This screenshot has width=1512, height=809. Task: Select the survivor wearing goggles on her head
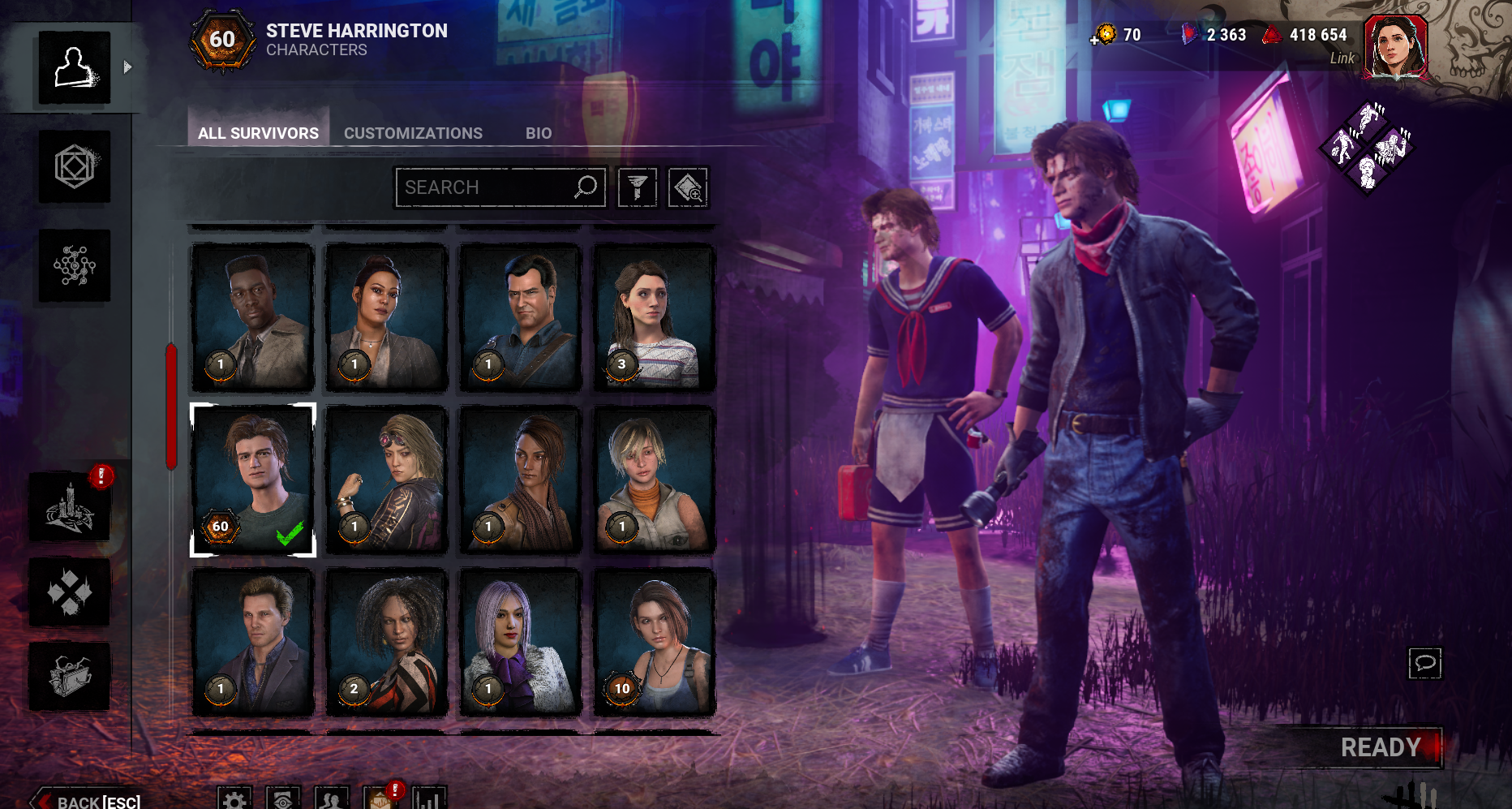386,480
